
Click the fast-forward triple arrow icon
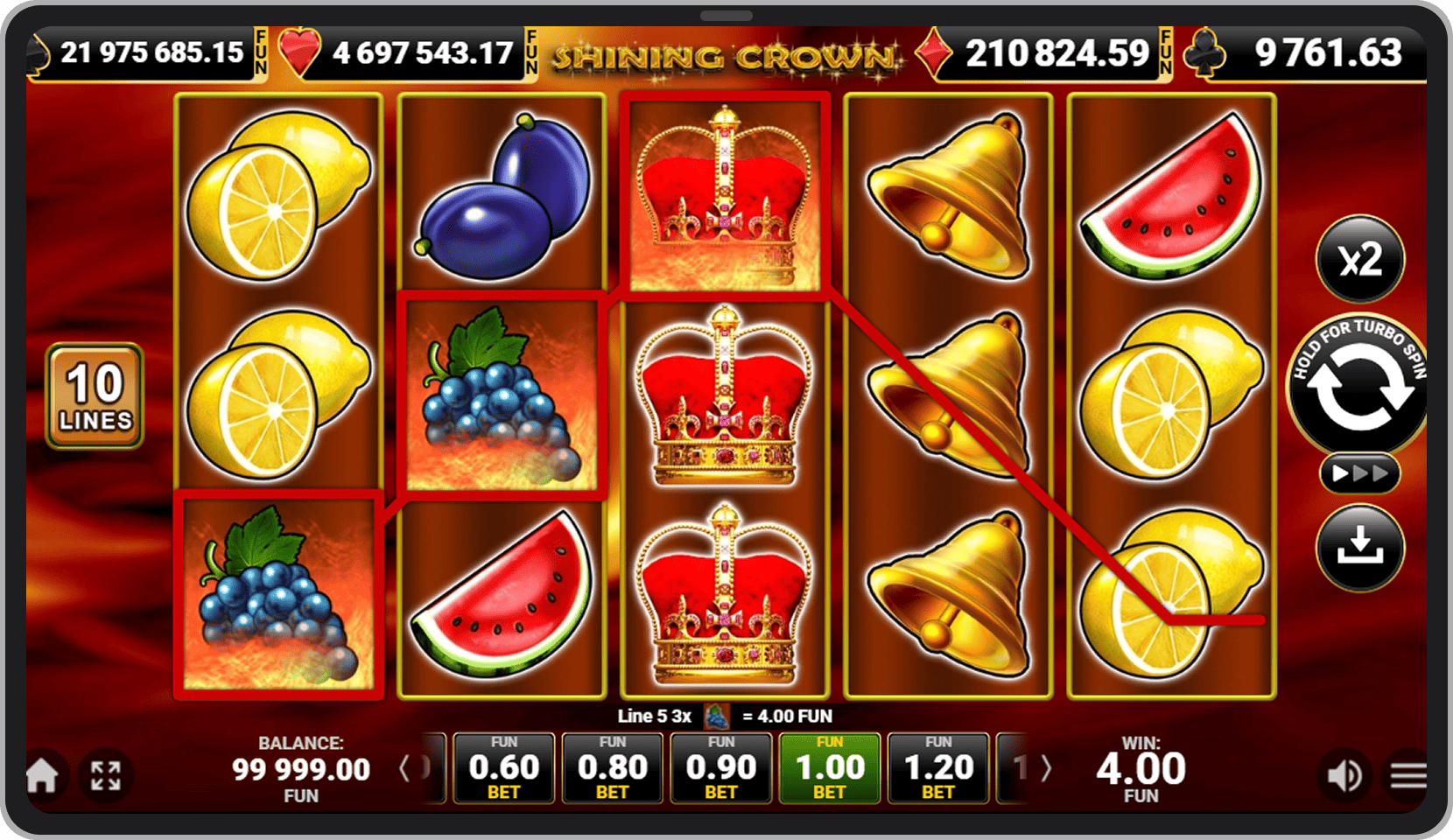pos(1359,473)
